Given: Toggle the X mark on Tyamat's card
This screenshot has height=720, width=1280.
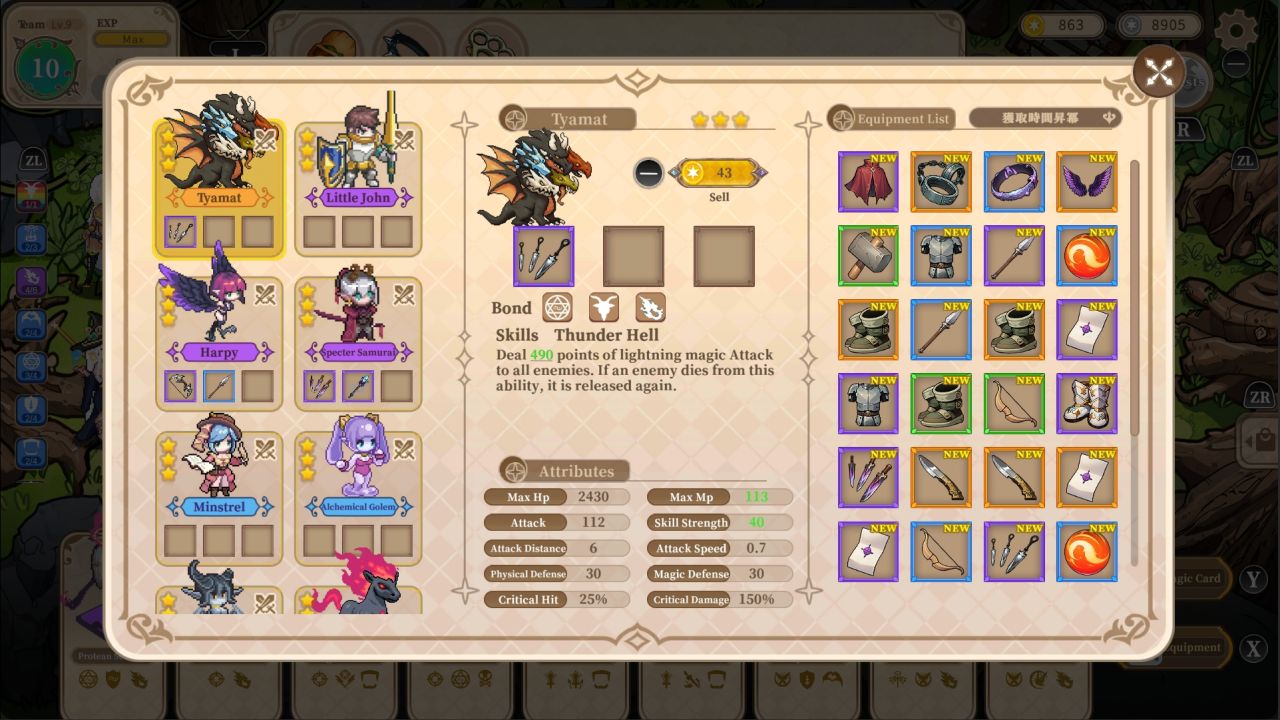Looking at the screenshot, I should [265, 140].
